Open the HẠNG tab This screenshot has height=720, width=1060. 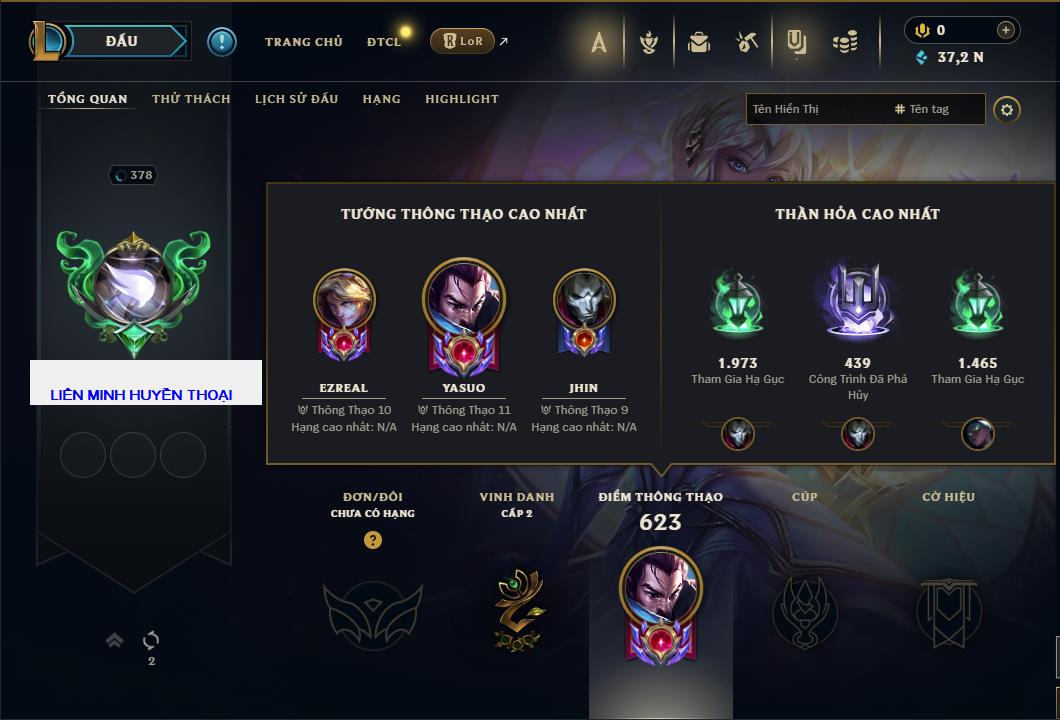(x=381, y=99)
